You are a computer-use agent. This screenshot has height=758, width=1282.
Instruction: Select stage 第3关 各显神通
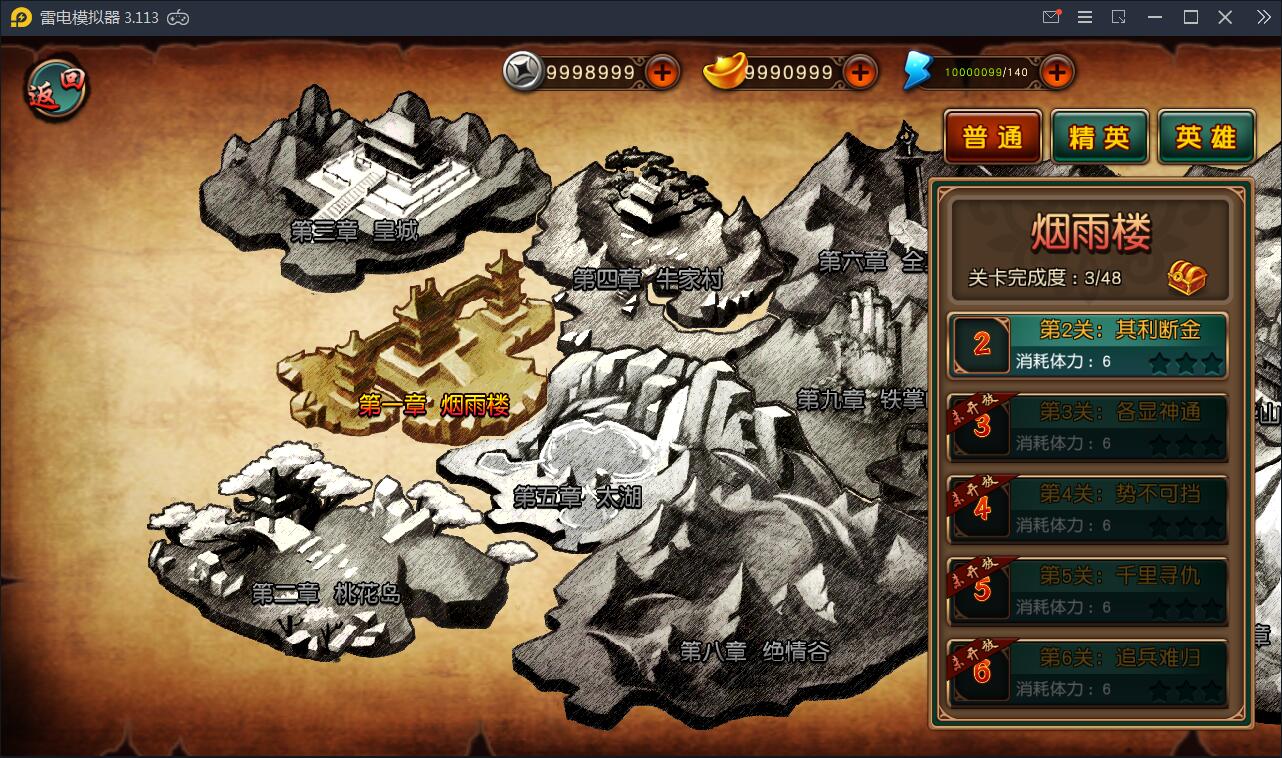tap(1088, 428)
